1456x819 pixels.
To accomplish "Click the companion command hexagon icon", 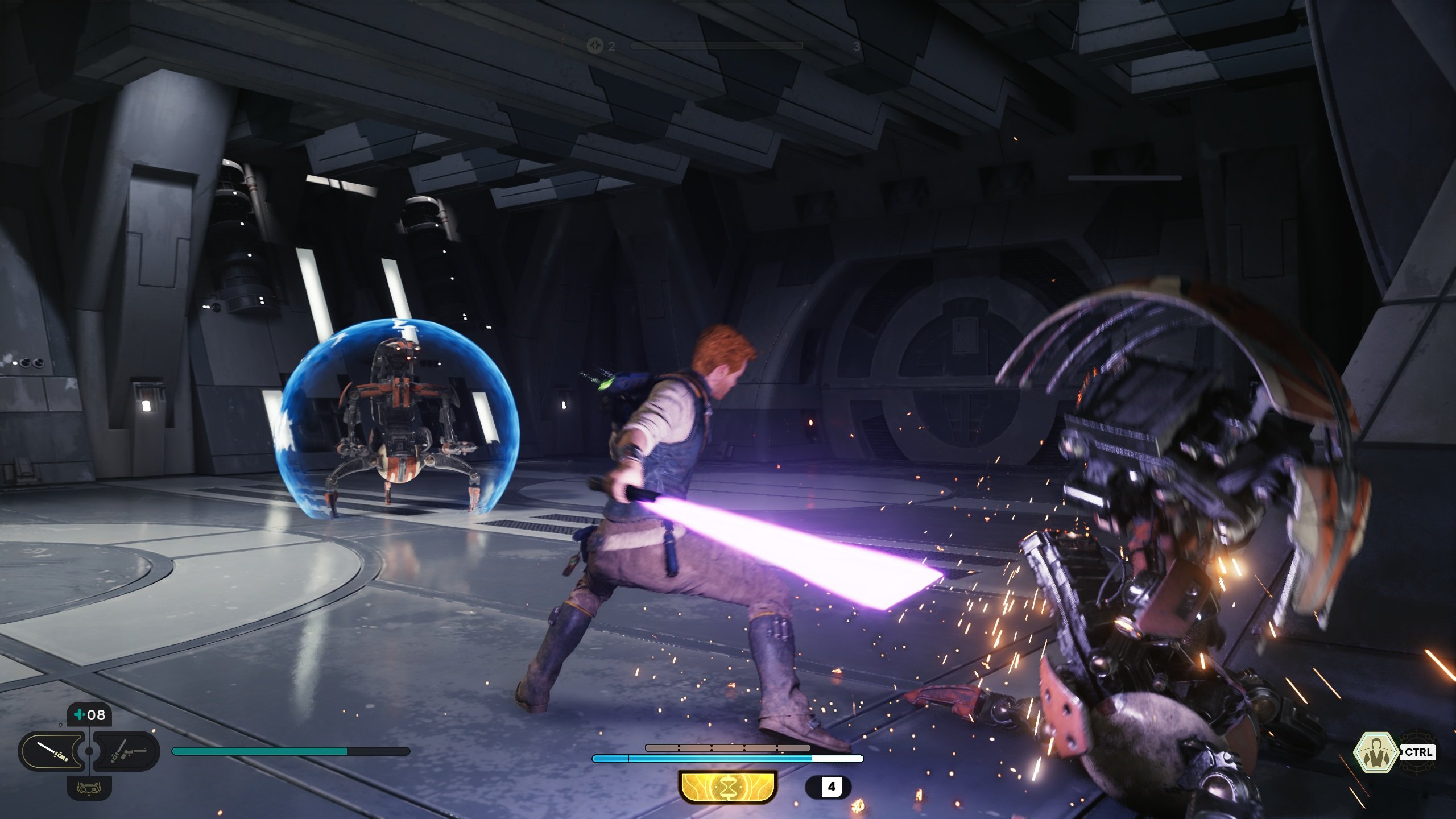I will click(1375, 752).
